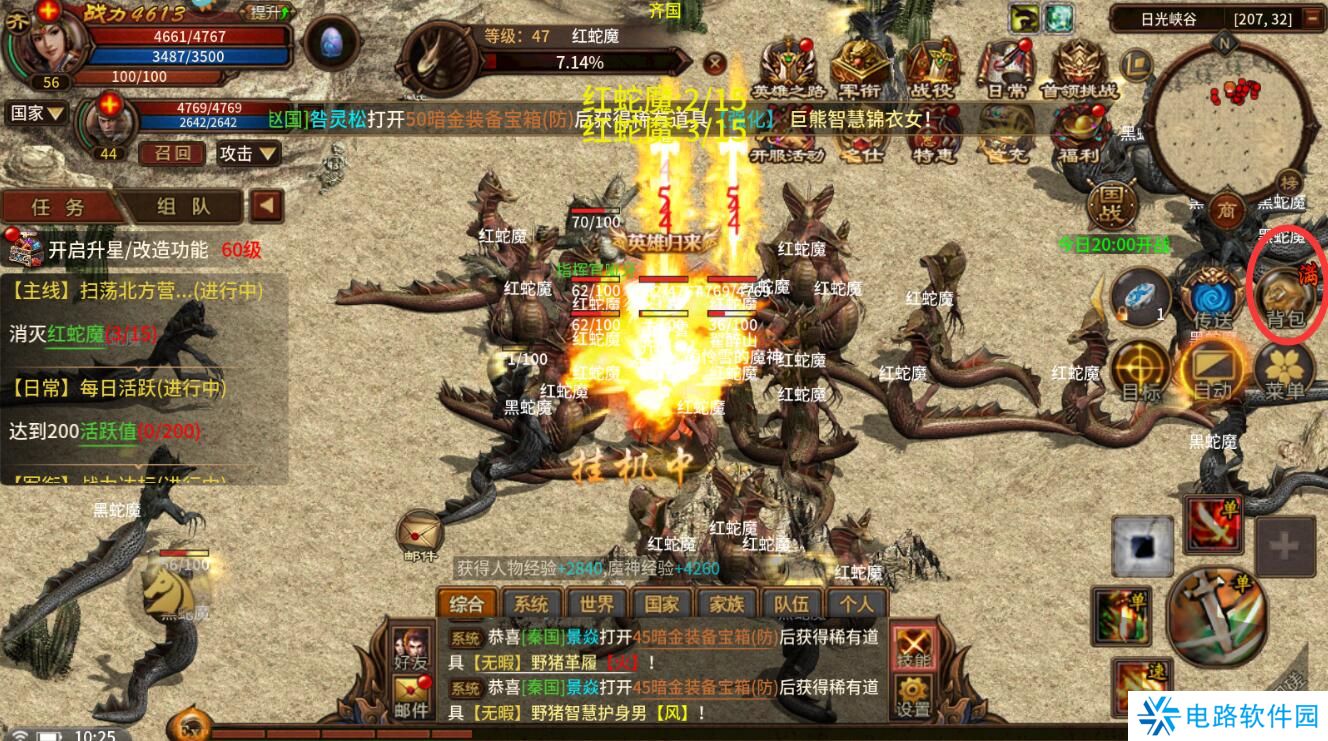Screen dimensions: 1328x741
Task: Open the 军衔 military rank icon
Action: pyautogui.click(x=859, y=68)
